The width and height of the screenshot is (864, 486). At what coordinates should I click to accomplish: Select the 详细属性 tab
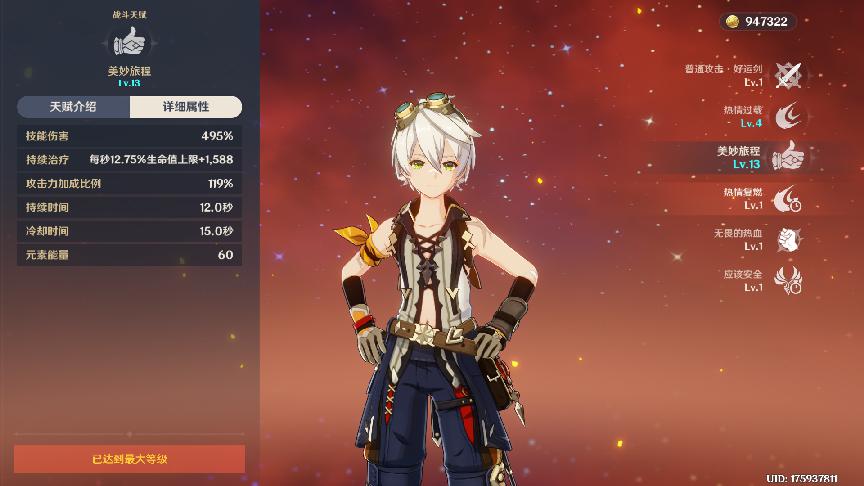[x=185, y=107]
